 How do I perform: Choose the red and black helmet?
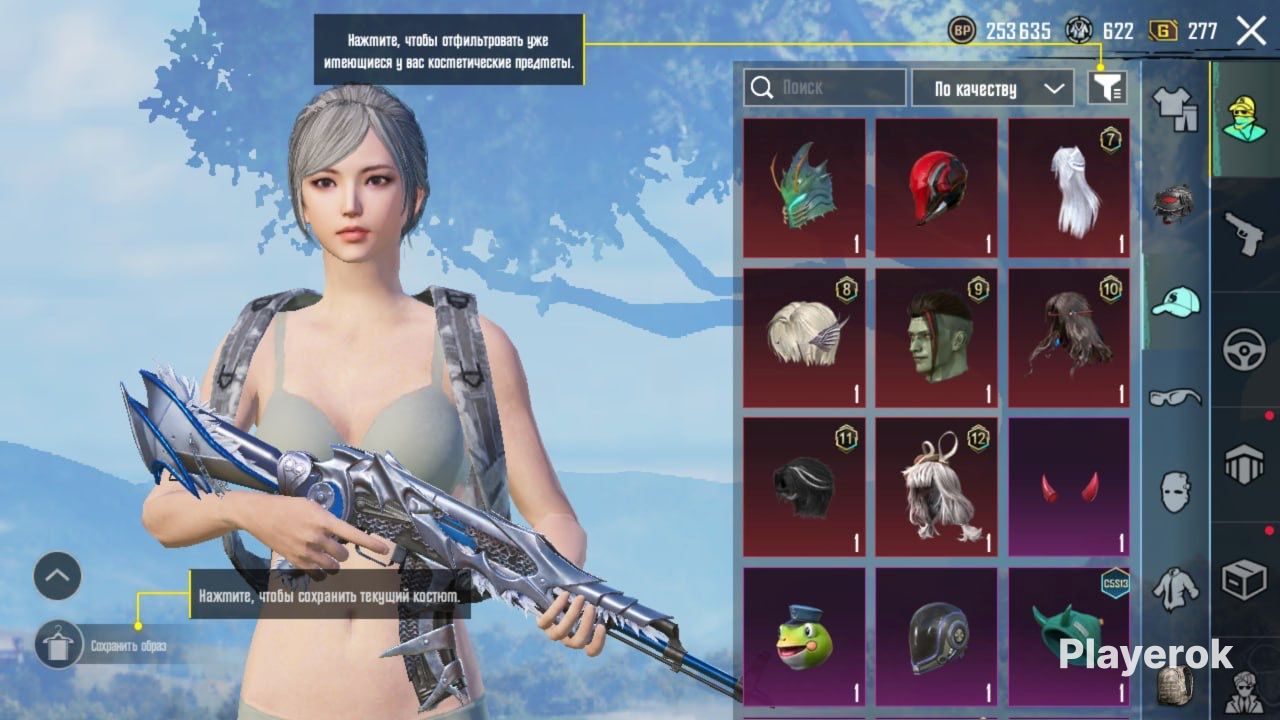(x=937, y=188)
